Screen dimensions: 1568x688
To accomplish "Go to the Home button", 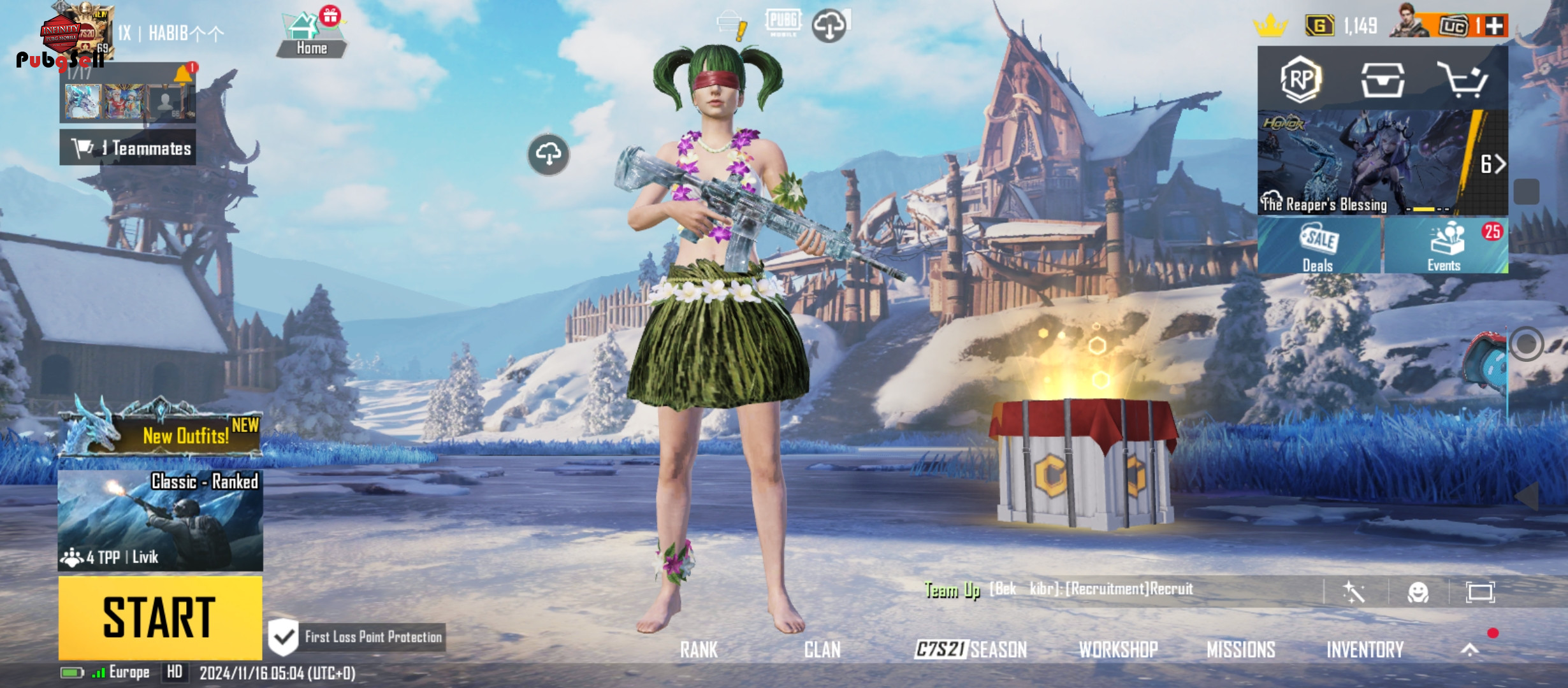I will point(311,36).
